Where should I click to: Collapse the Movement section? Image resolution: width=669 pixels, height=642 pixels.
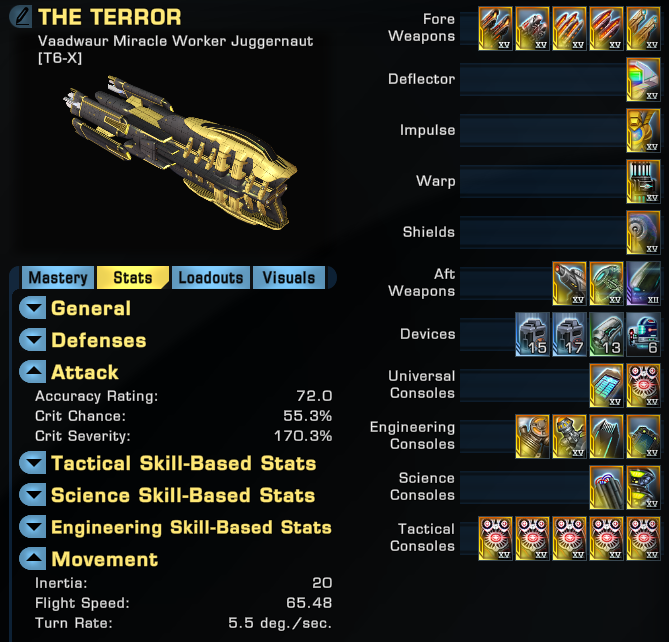(x=34, y=560)
